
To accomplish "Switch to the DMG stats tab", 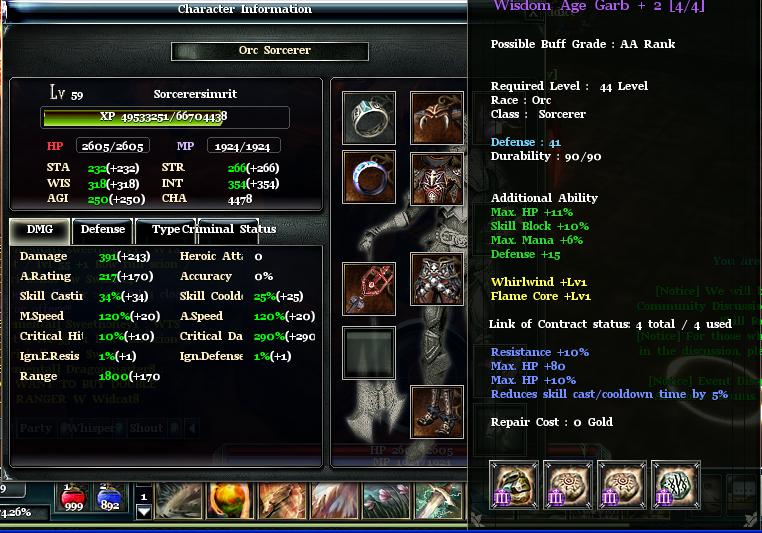I will tap(40, 230).
